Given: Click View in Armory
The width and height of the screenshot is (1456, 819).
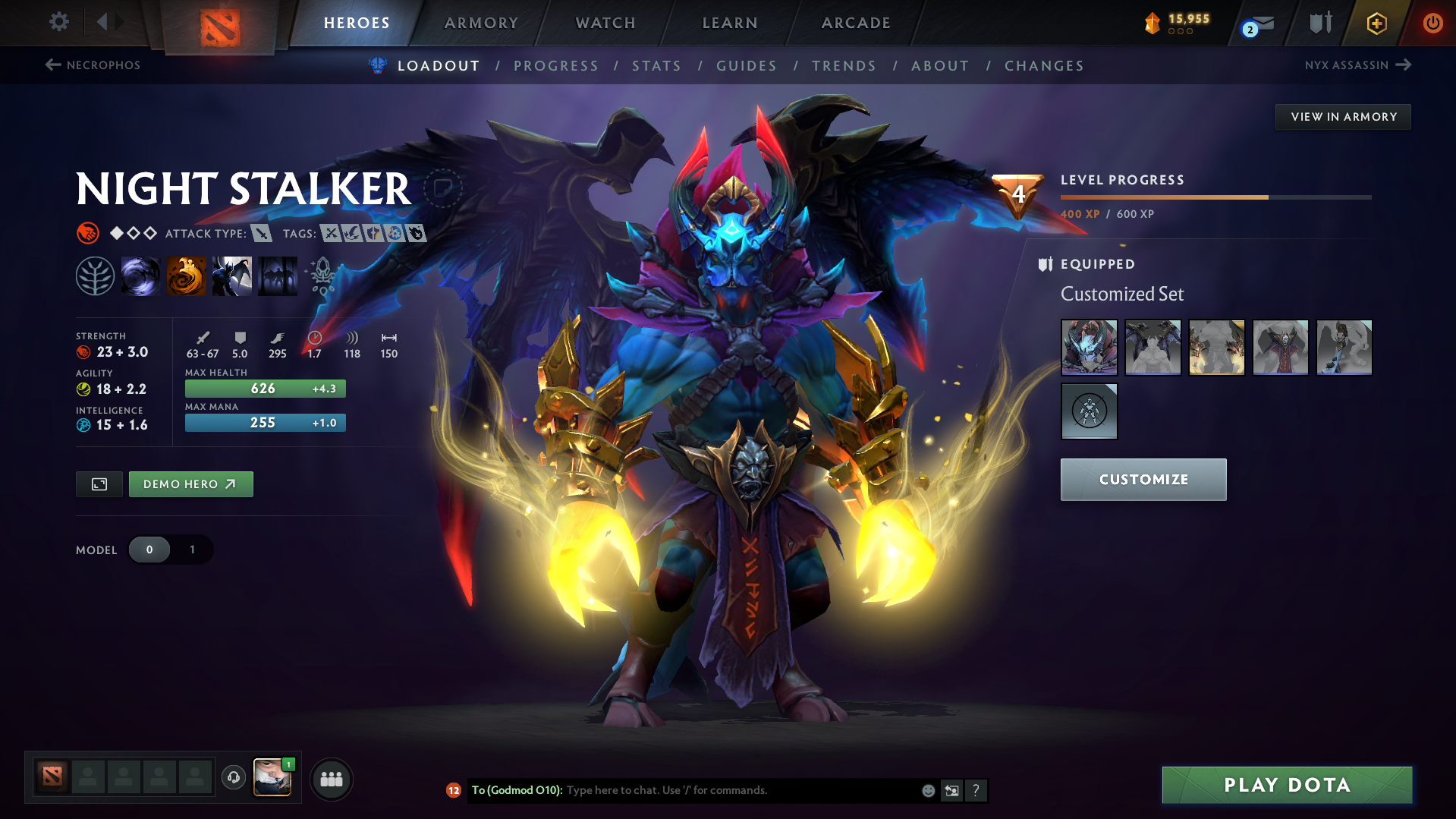Looking at the screenshot, I should [1343, 116].
